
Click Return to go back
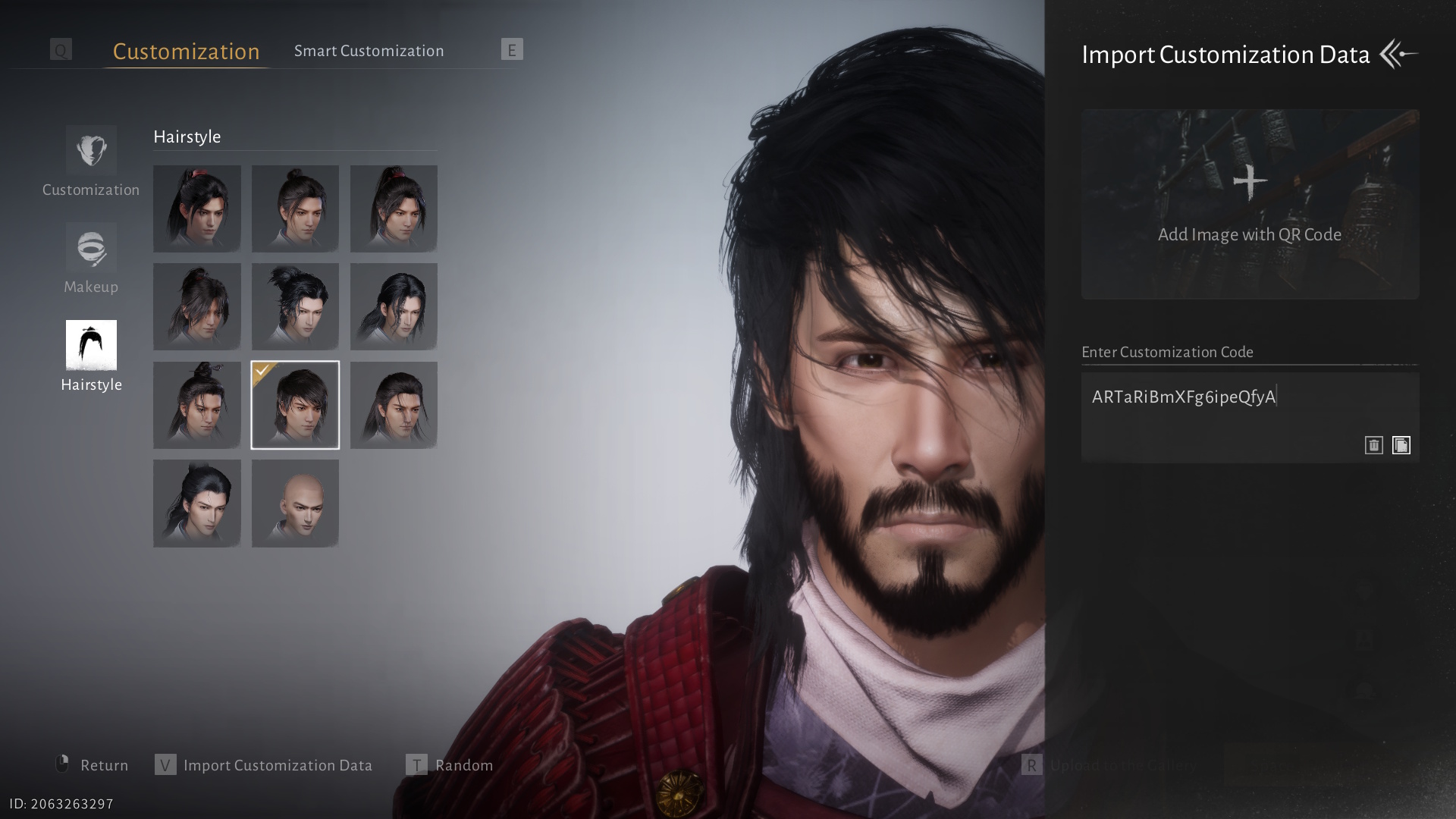tap(104, 765)
